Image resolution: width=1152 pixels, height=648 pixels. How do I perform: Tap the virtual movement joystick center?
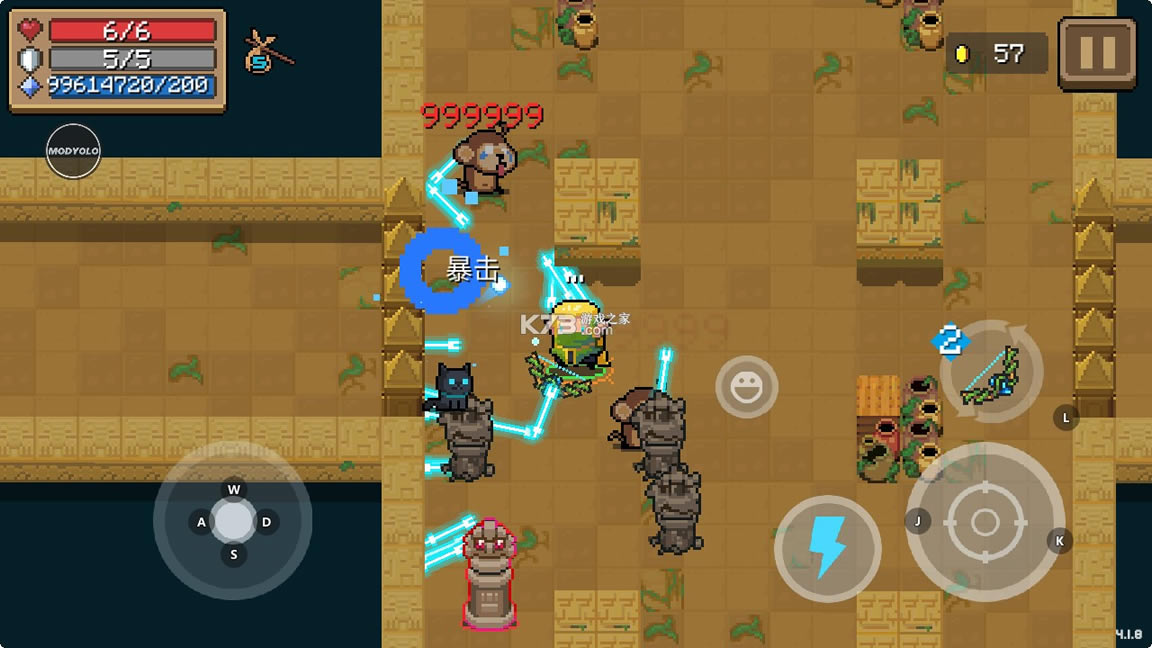pyautogui.click(x=233, y=521)
